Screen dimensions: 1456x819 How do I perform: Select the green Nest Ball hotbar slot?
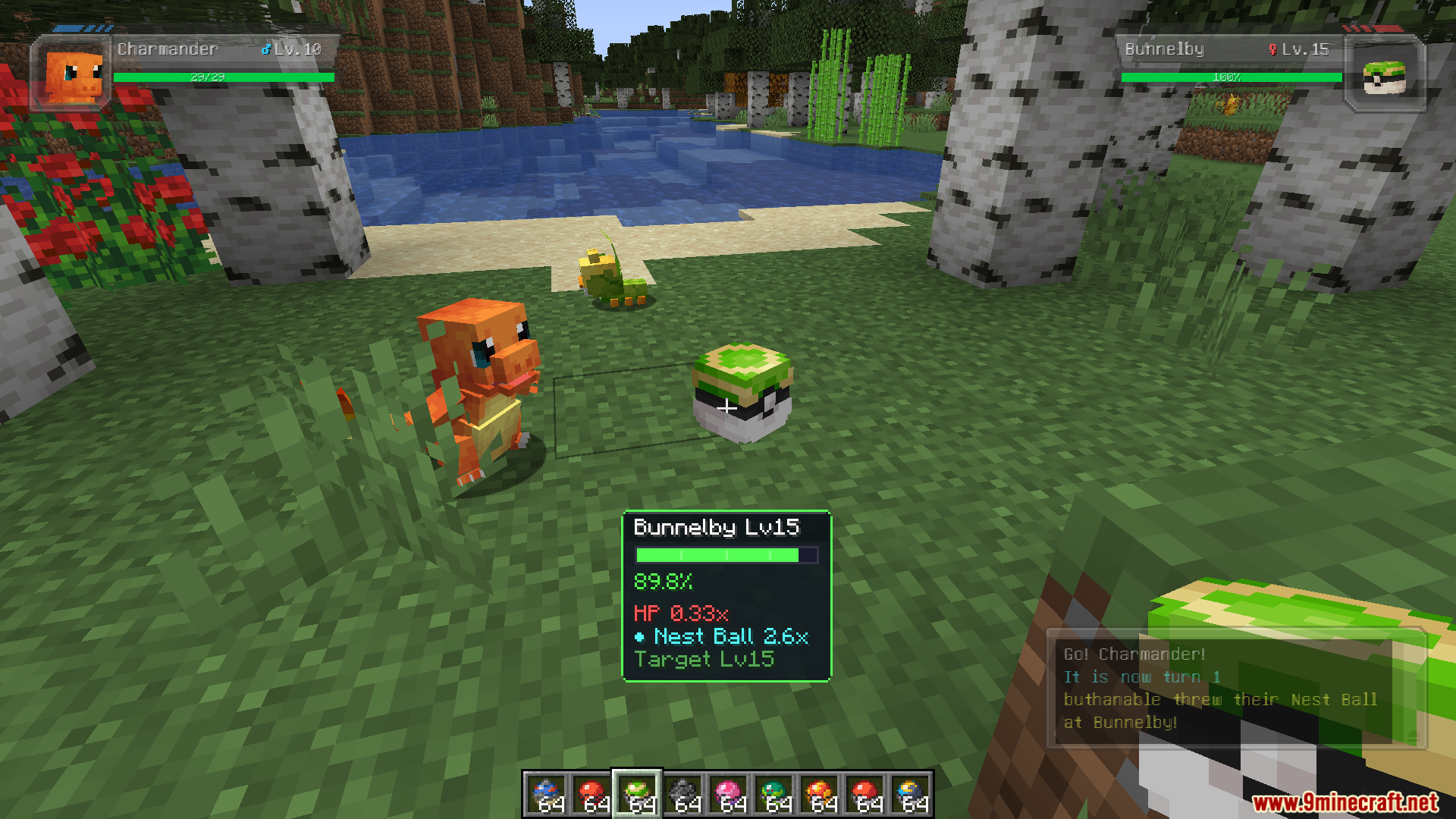pos(637,795)
